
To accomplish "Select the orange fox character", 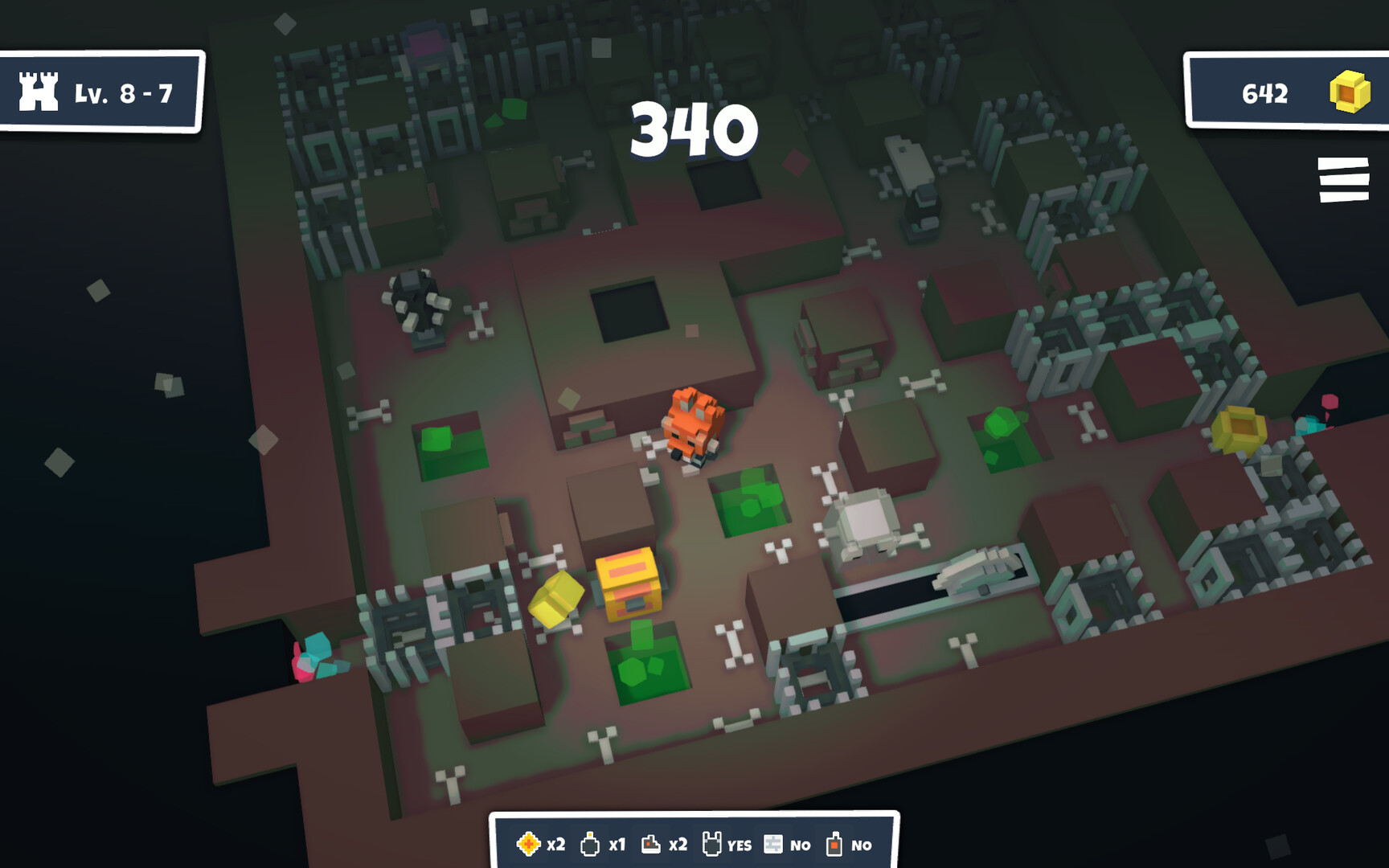I will [693, 426].
